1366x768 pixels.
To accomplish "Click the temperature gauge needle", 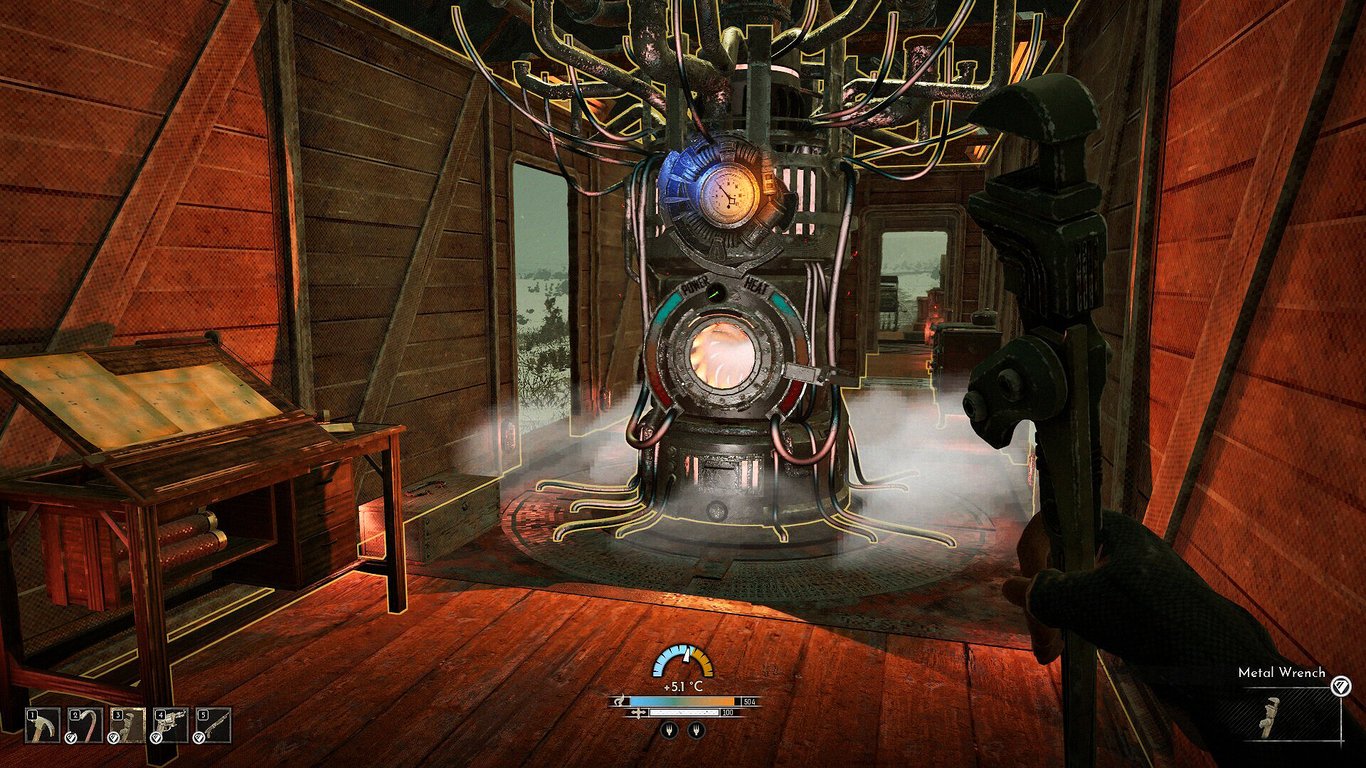I will pos(687,655).
